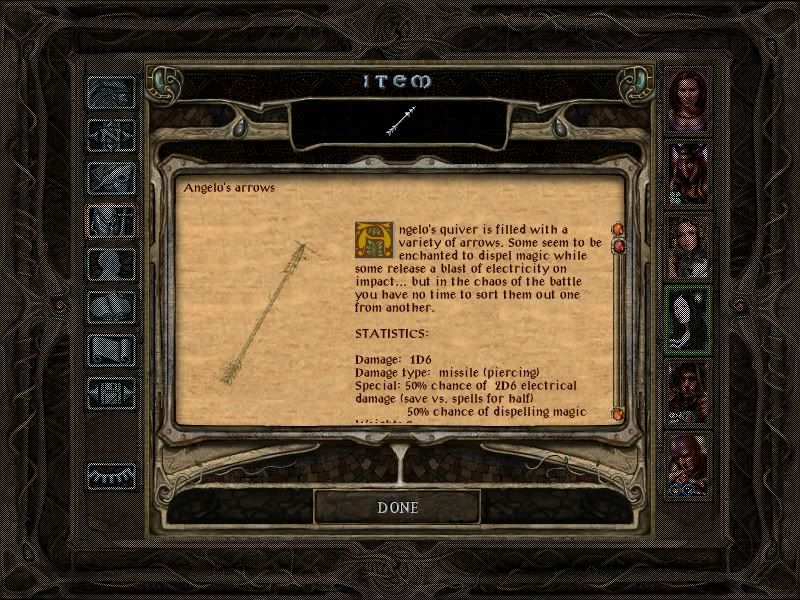This screenshot has height=600, width=800.
Task: Open the inventory screen with the armor icon
Action: point(111,222)
